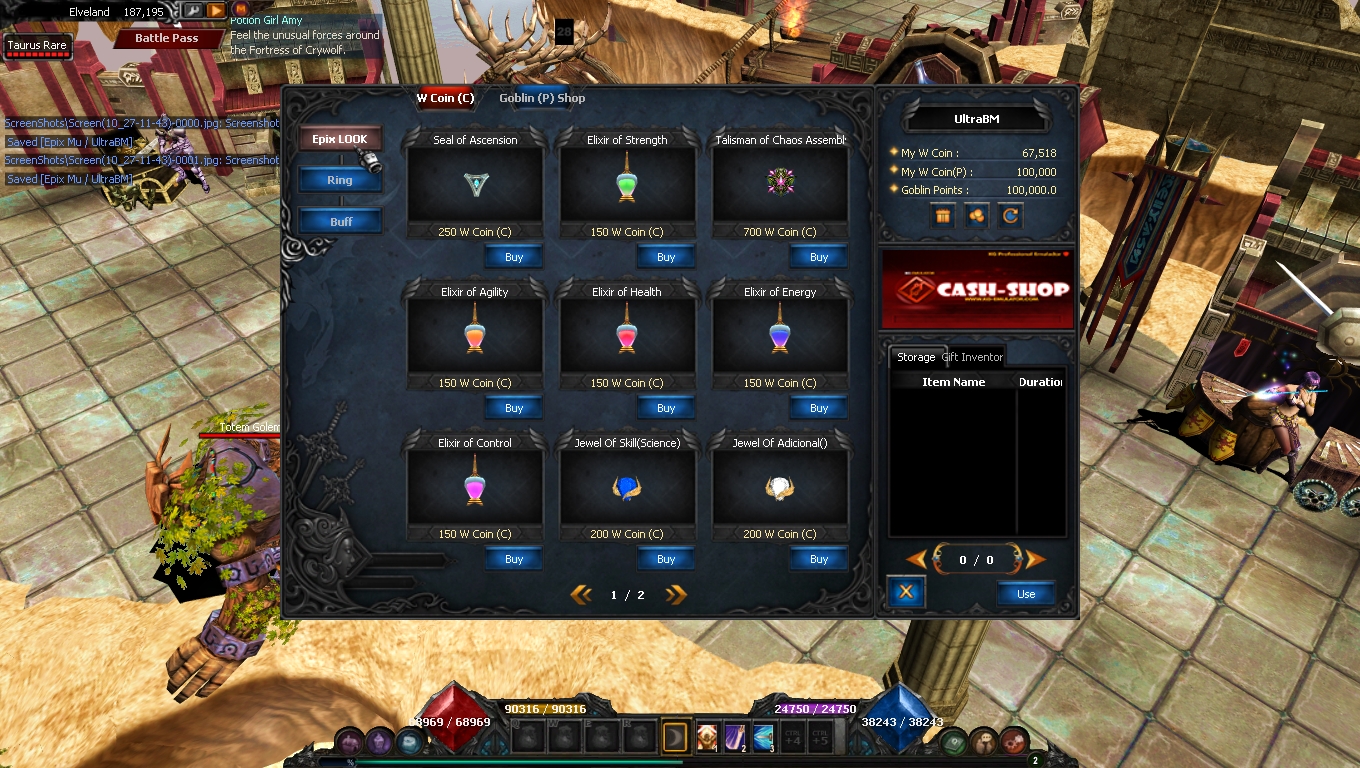Select the W Coin (C) tab
Screen dimensions: 1360x768
tap(445, 98)
